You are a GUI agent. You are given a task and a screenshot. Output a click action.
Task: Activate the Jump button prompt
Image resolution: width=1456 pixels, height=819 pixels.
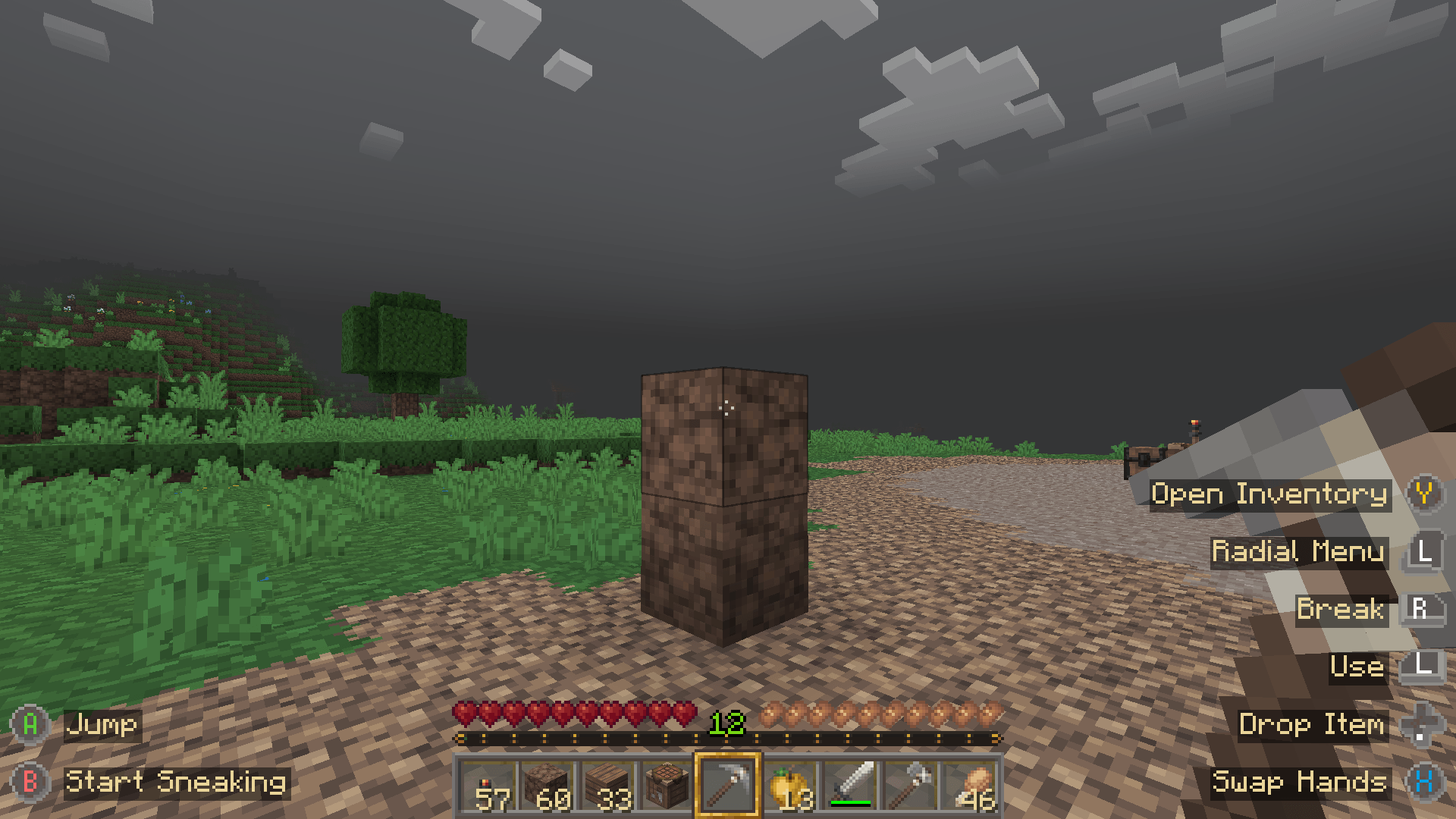point(102,725)
